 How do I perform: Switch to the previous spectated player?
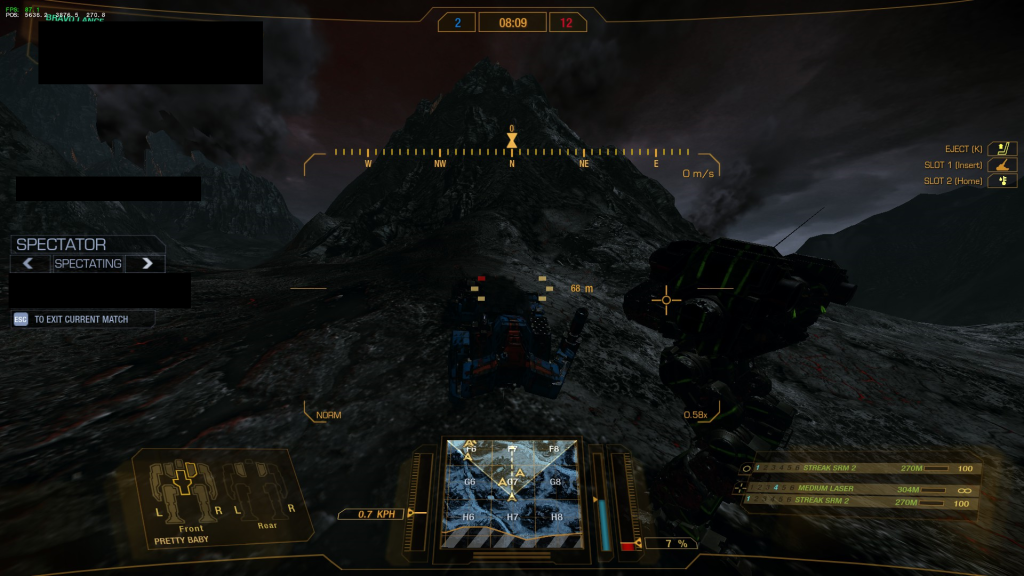click(x=30, y=264)
